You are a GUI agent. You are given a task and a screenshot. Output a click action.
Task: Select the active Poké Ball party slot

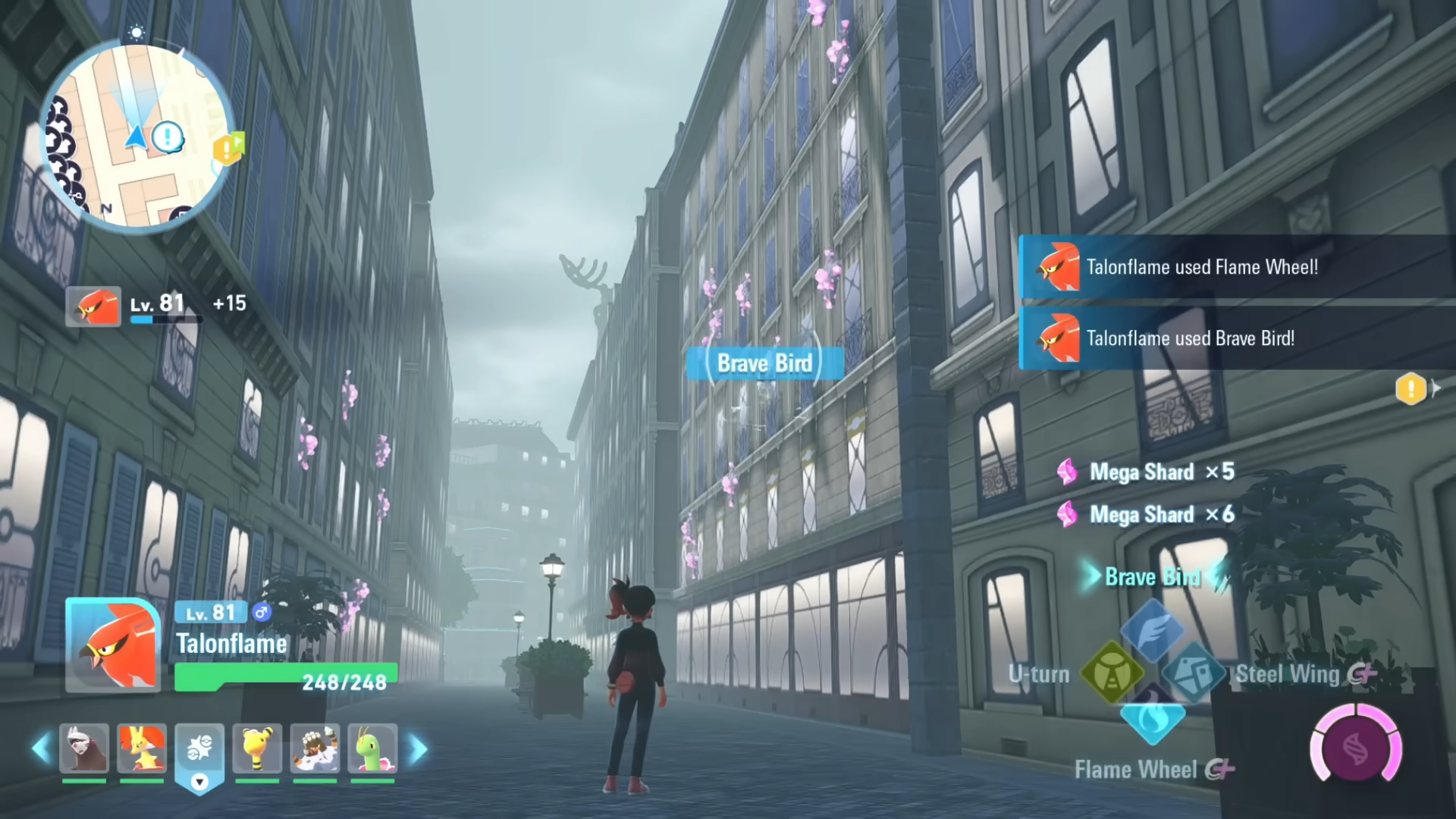pos(199,748)
